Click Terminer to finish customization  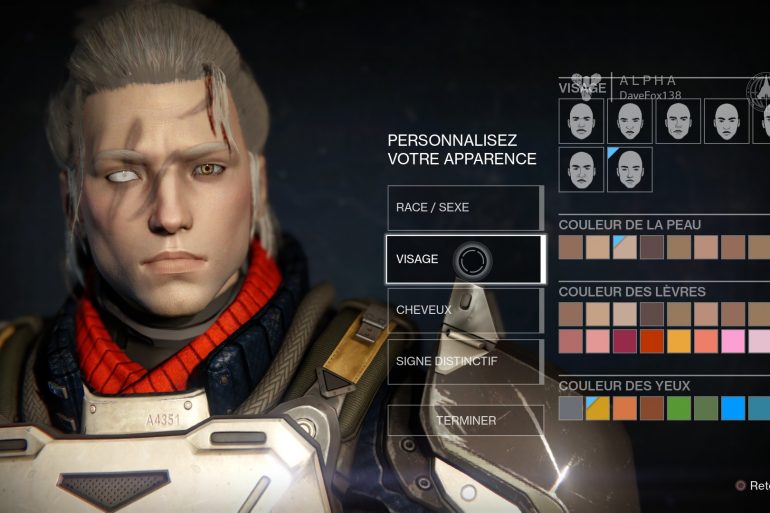(465, 420)
